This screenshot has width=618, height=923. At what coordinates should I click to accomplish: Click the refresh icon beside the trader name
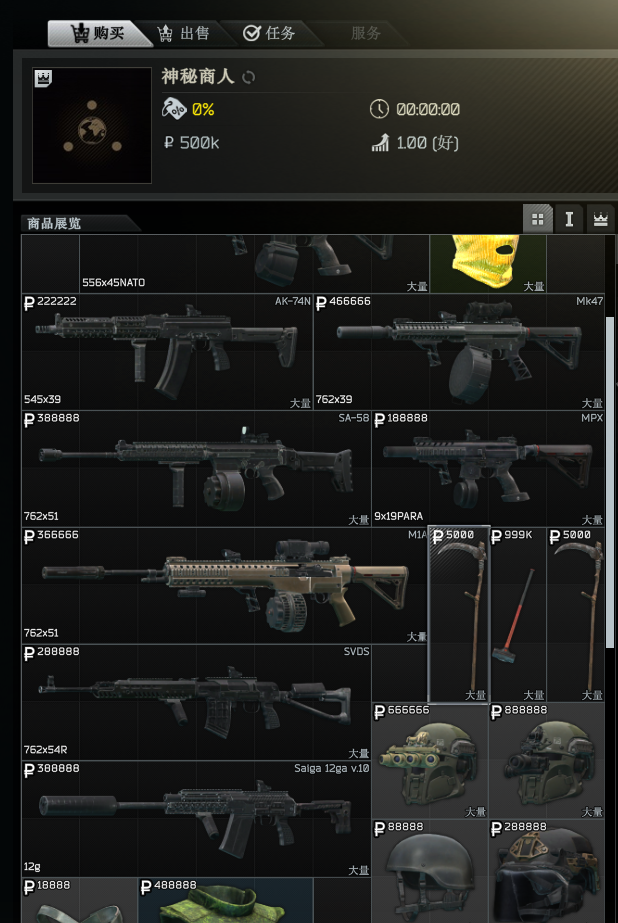[x=250, y=77]
